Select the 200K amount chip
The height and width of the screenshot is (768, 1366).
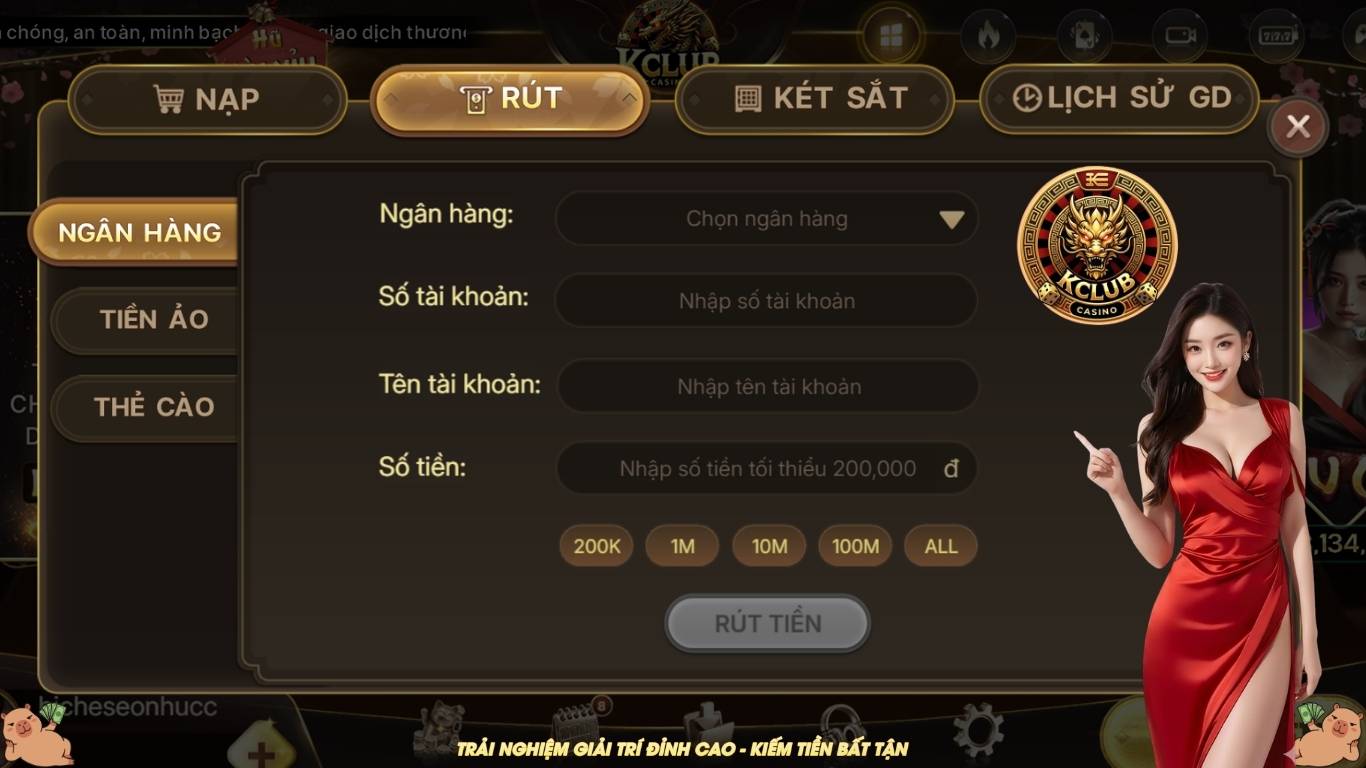click(x=595, y=546)
